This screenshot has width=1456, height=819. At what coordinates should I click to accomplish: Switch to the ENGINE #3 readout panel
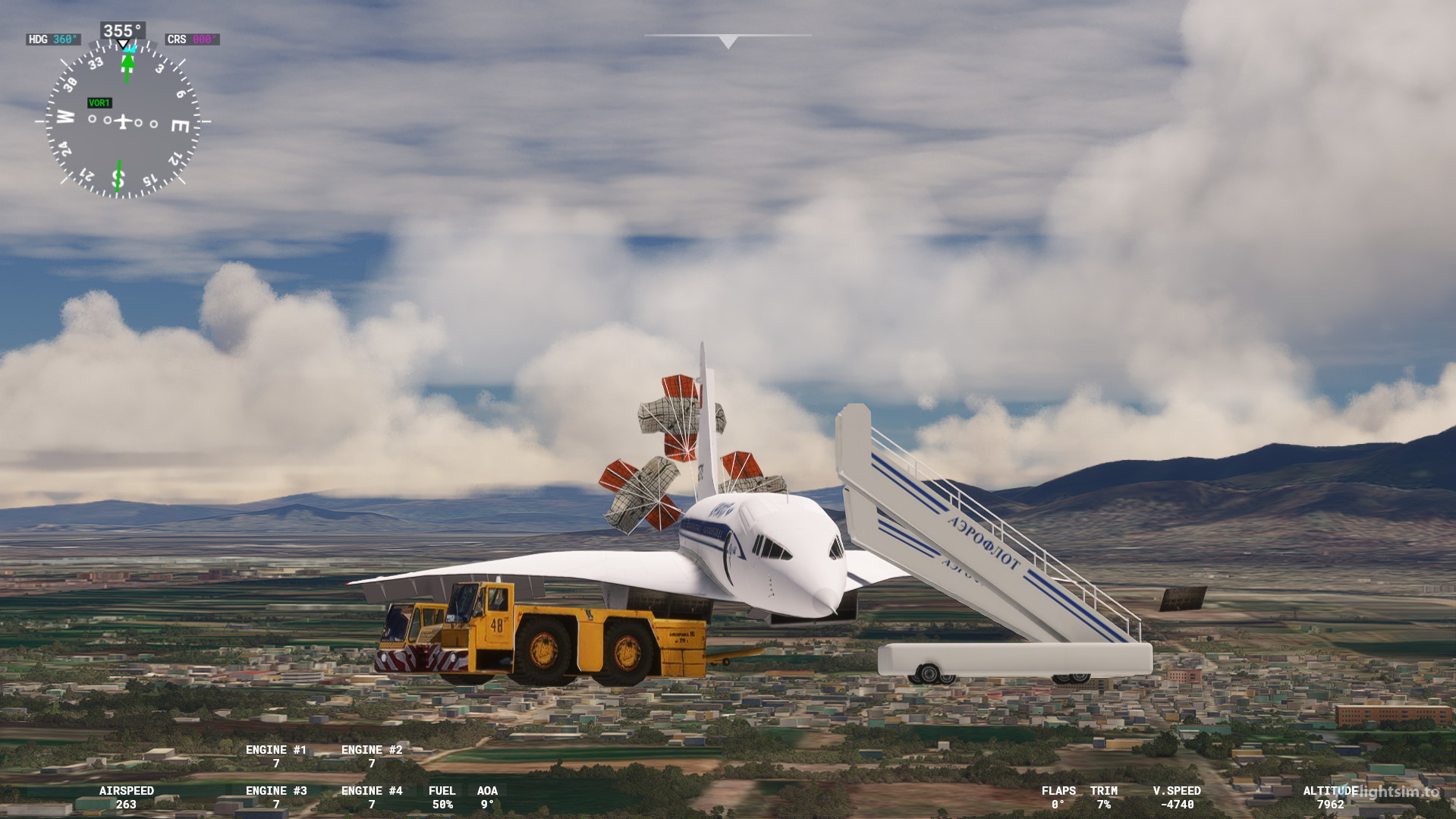[277, 797]
